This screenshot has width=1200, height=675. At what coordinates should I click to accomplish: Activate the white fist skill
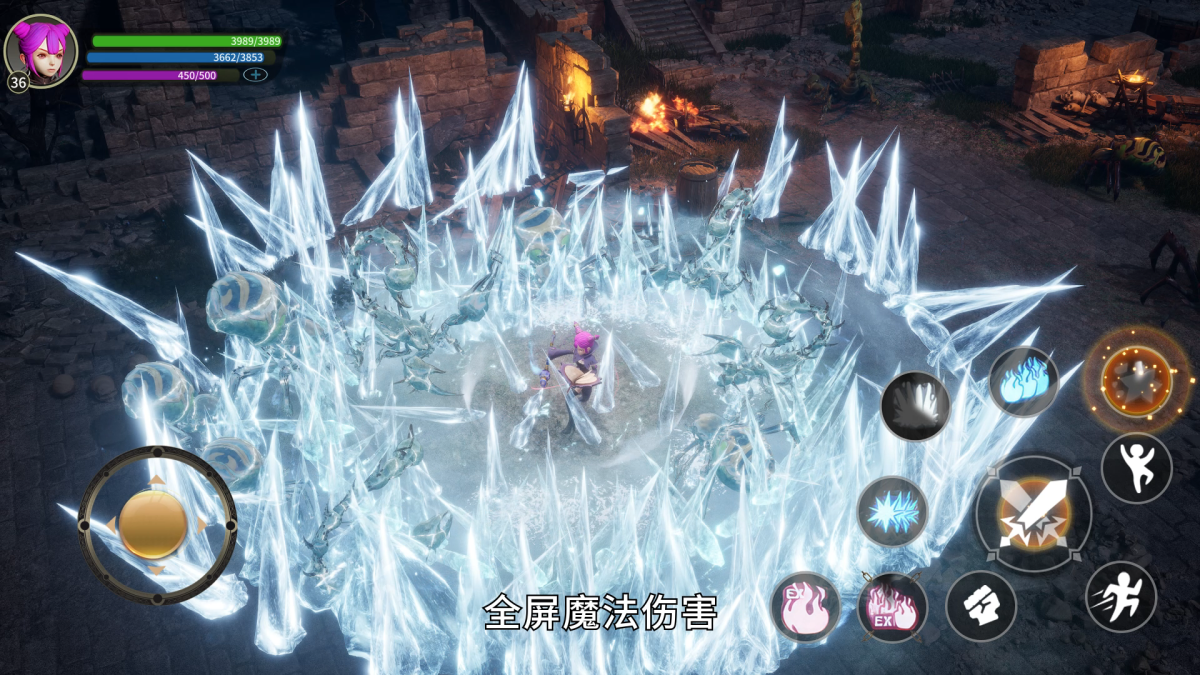981,606
